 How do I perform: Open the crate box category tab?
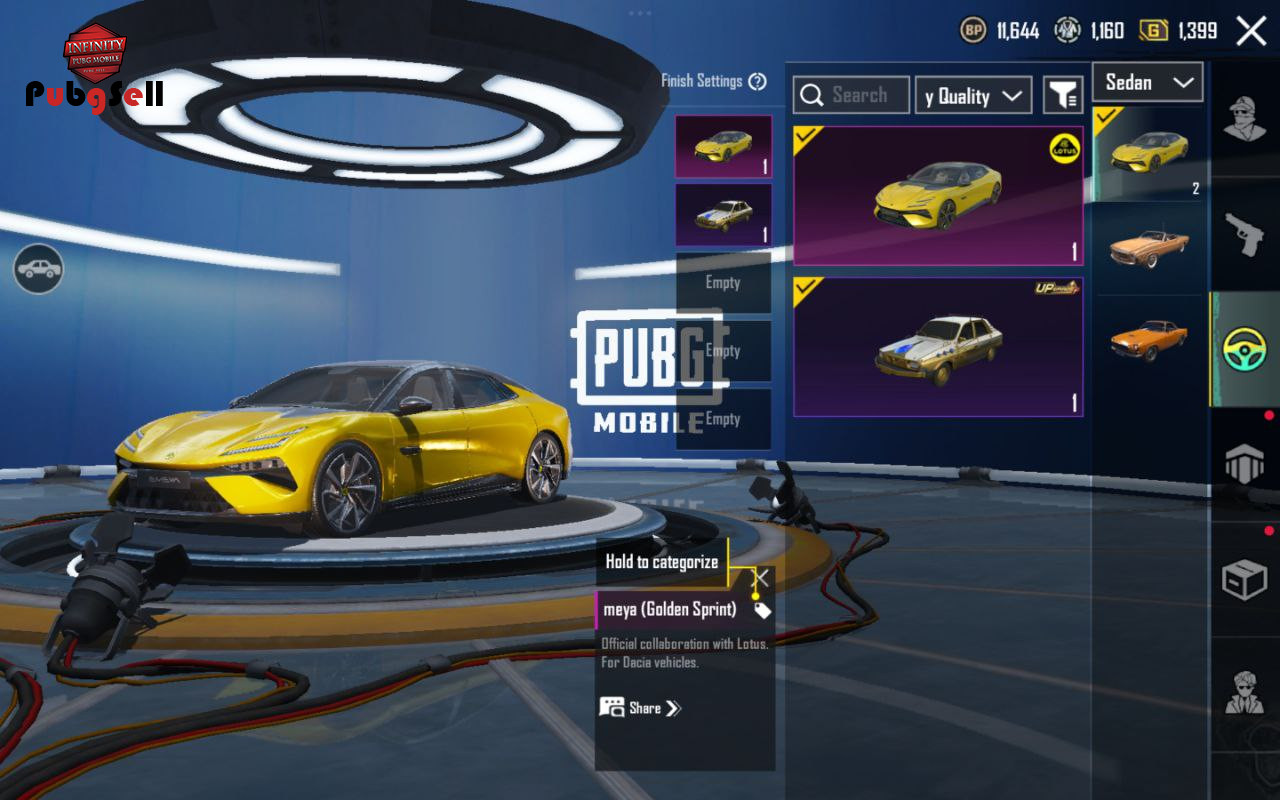pyautogui.click(x=1244, y=579)
